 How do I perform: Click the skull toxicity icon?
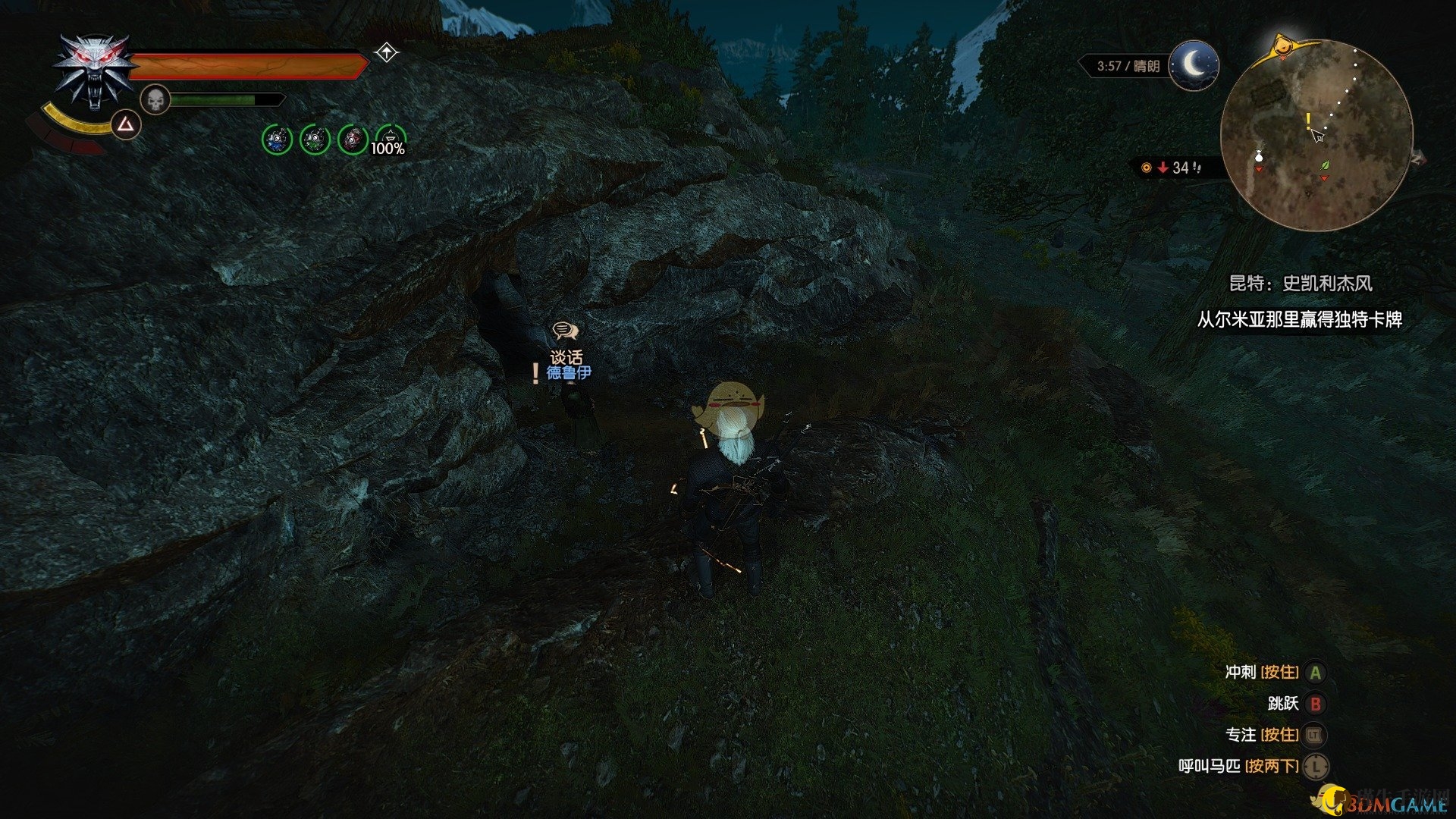(155, 99)
